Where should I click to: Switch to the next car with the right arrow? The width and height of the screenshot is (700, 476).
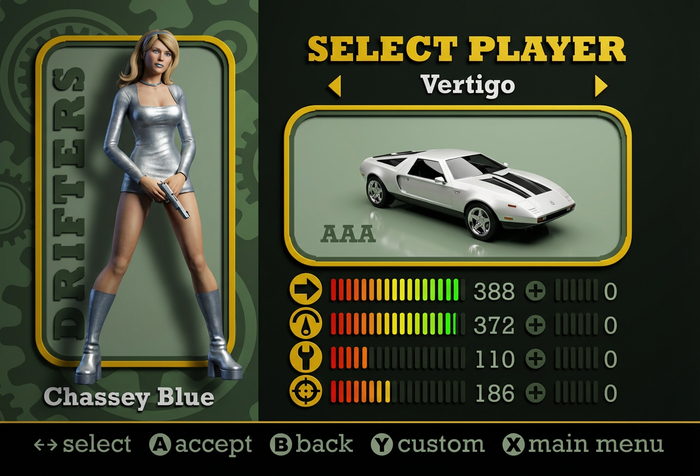click(601, 86)
